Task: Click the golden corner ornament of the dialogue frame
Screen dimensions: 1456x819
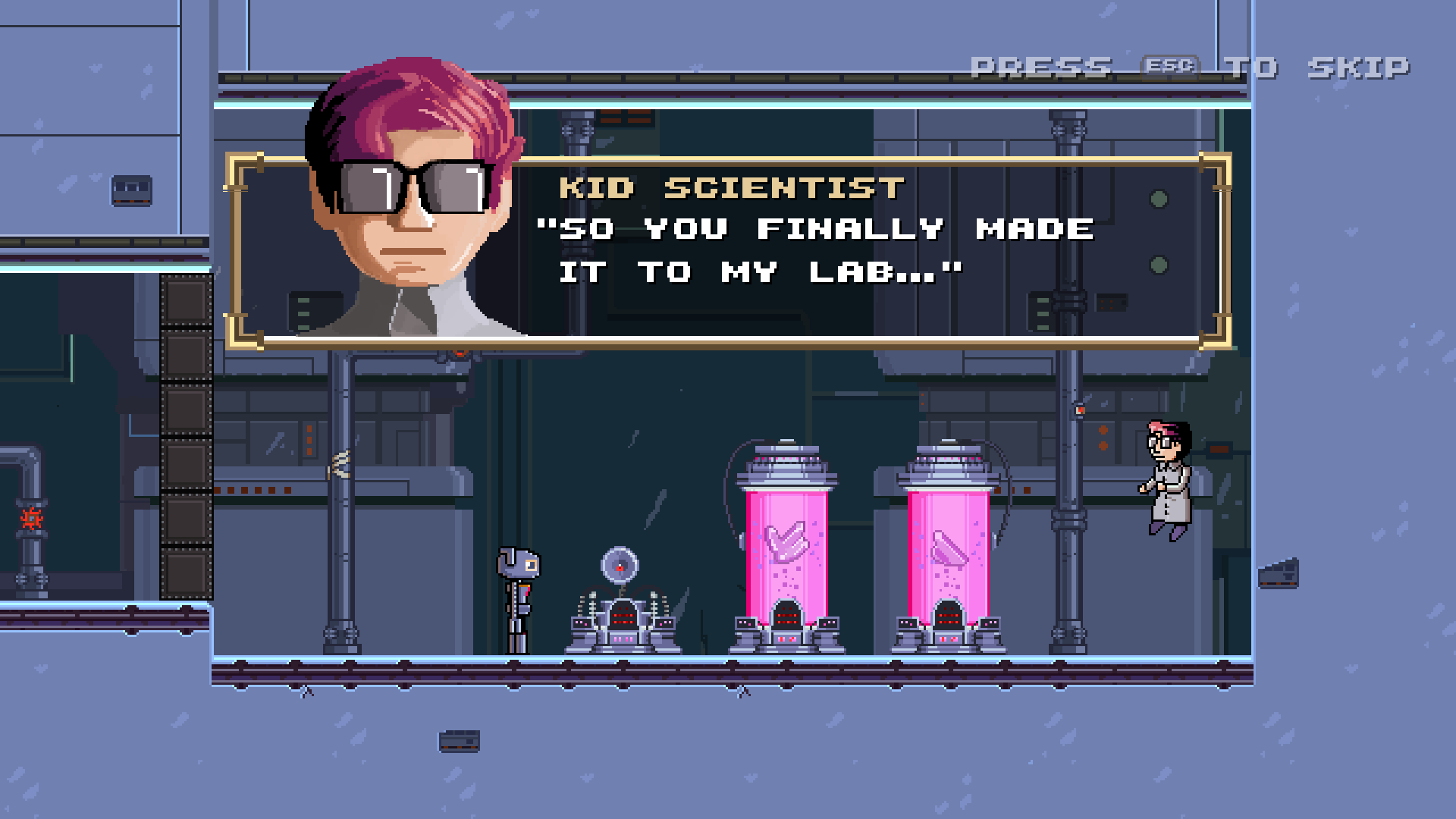Action: click(x=246, y=165)
